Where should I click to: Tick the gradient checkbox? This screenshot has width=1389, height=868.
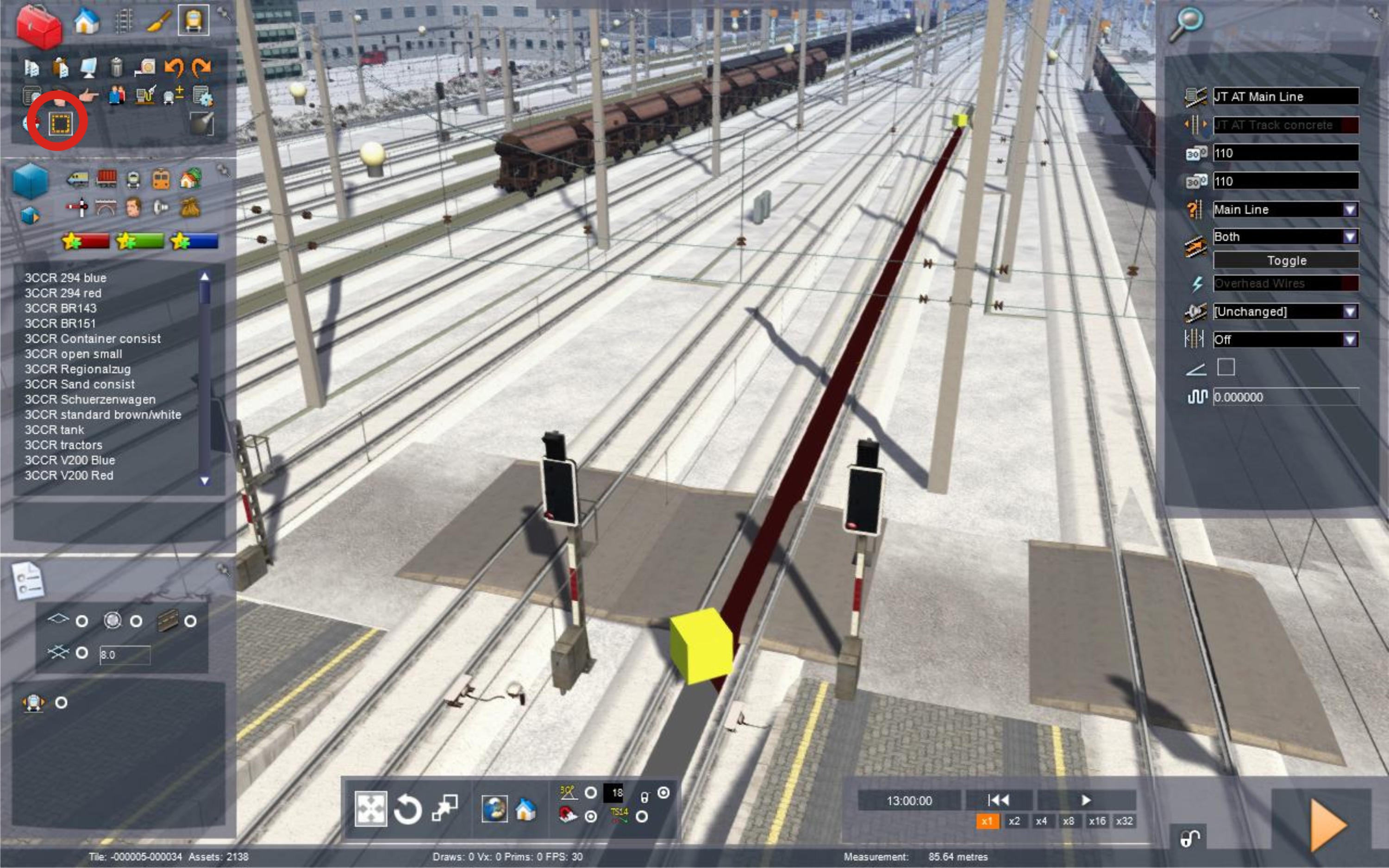1226,368
